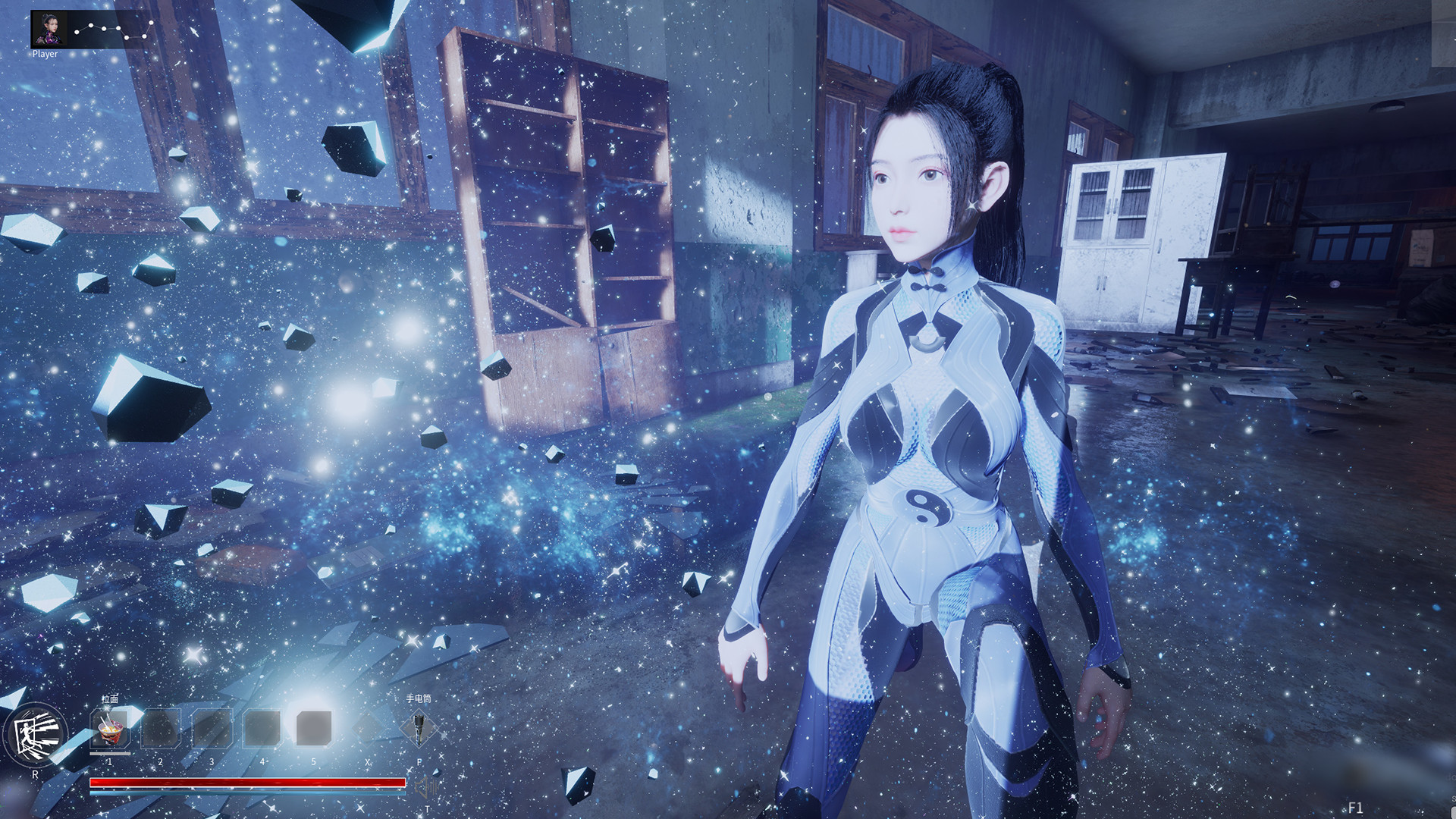Switch to hotbar slot 3
Viewport: 1456px width, 819px height.
pos(212,727)
